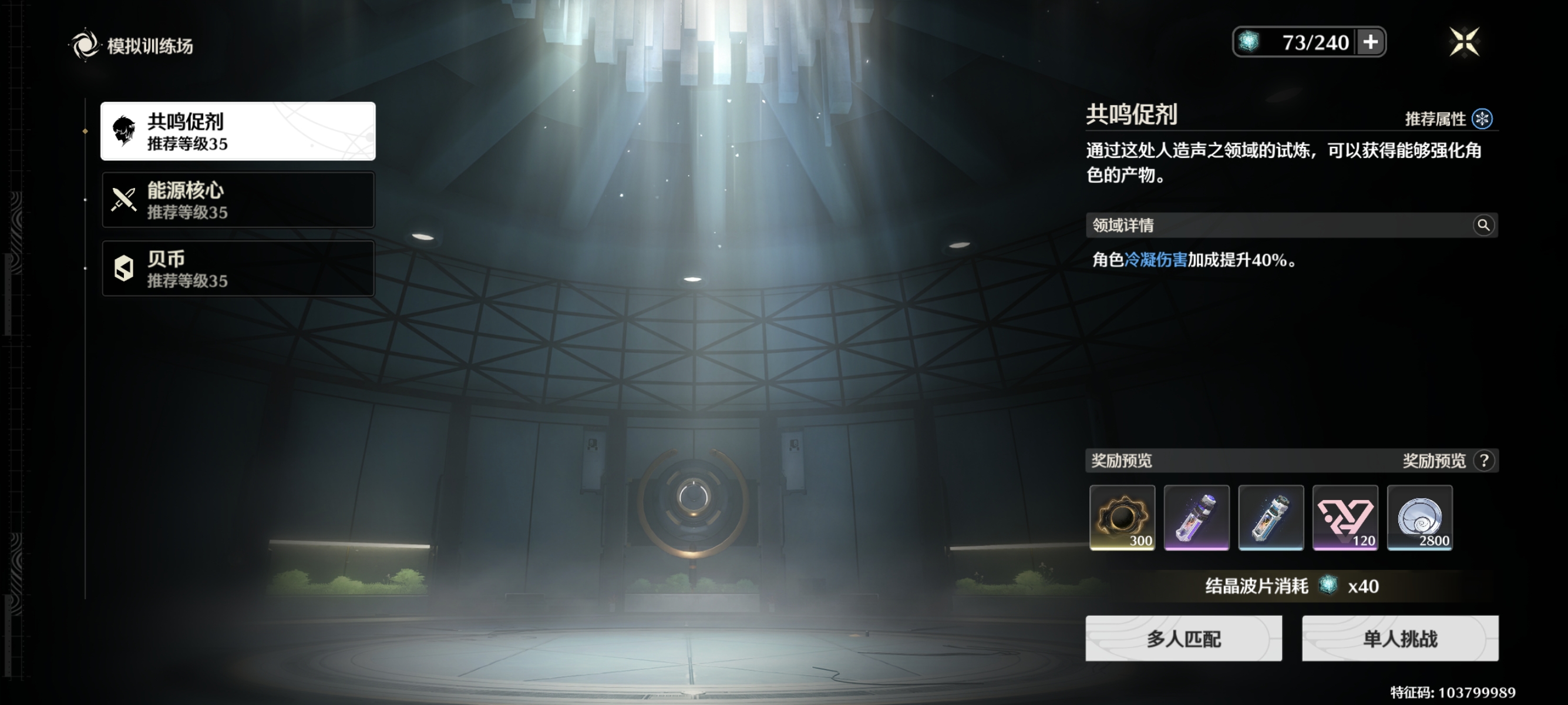This screenshot has width=1568, height=705.
Task: Choose the 贝币 training entry
Action: tap(237, 268)
